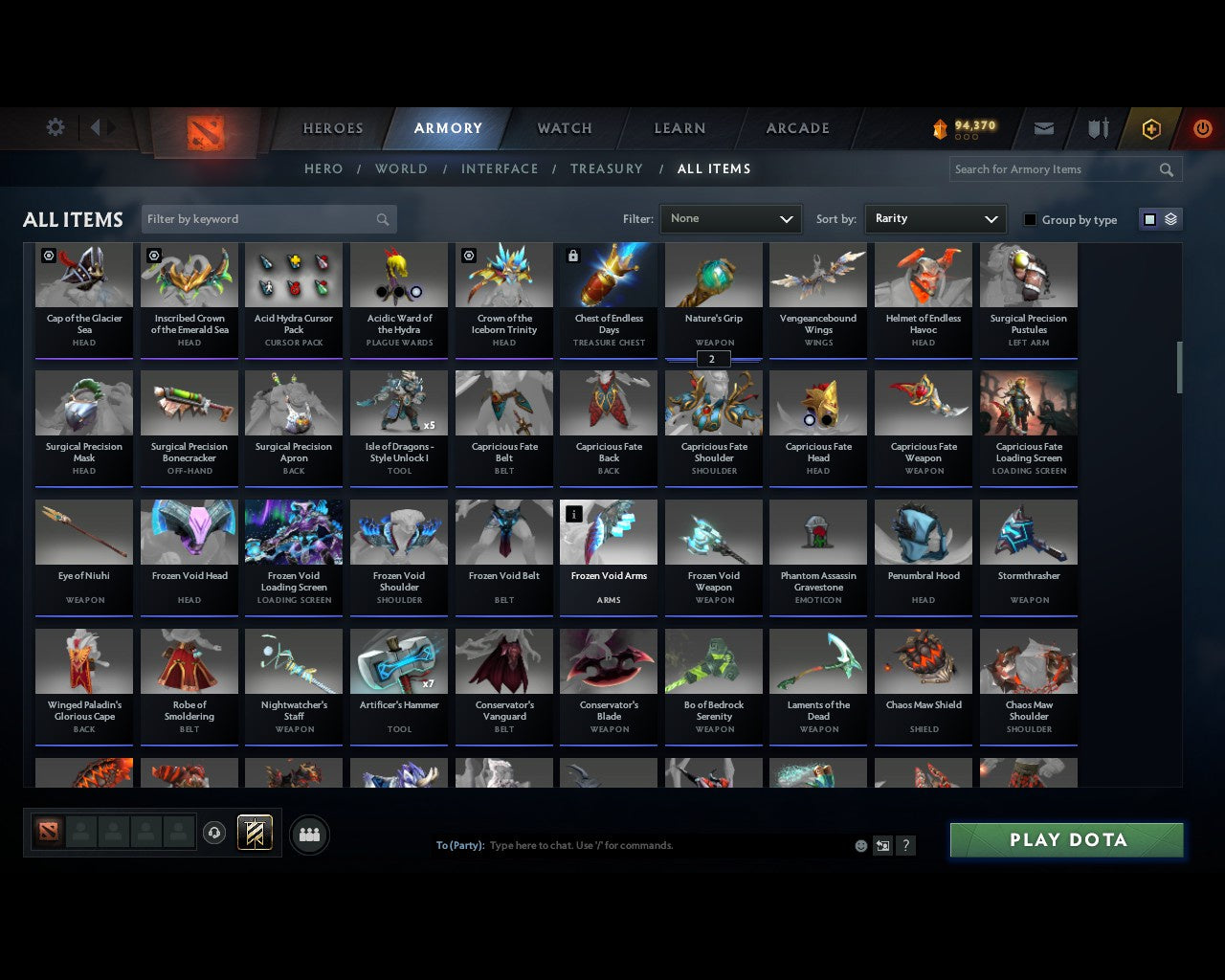Click the question mark help button near chat
The width and height of the screenshot is (1225, 980).
point(905,845)
